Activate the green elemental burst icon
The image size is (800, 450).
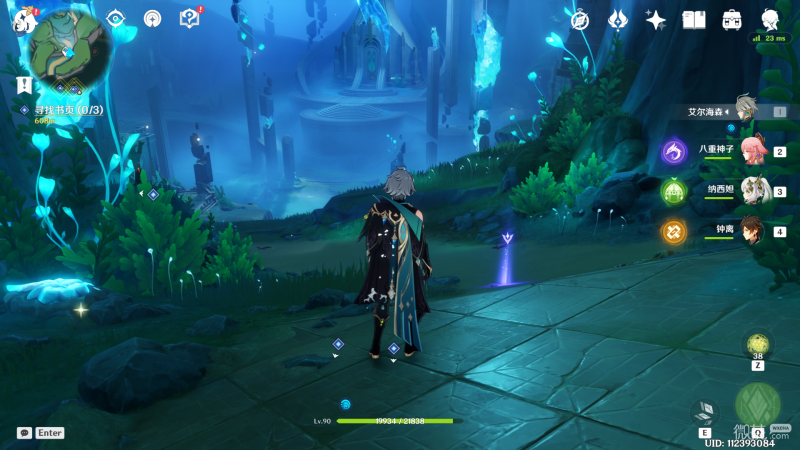[x=757, y=404]
